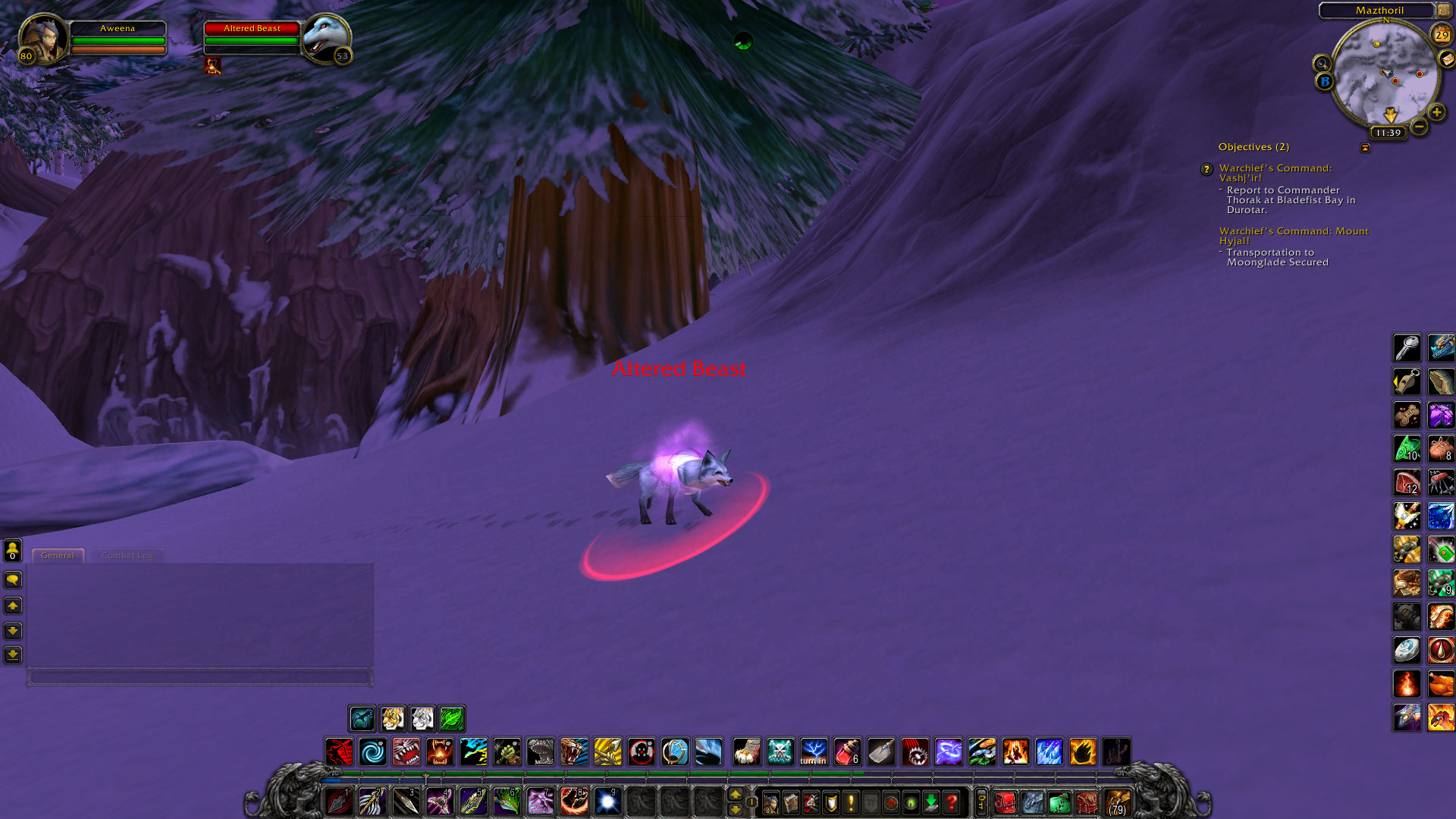Toggle the cheetah aspect on the pet action bar

click(362, 719)
